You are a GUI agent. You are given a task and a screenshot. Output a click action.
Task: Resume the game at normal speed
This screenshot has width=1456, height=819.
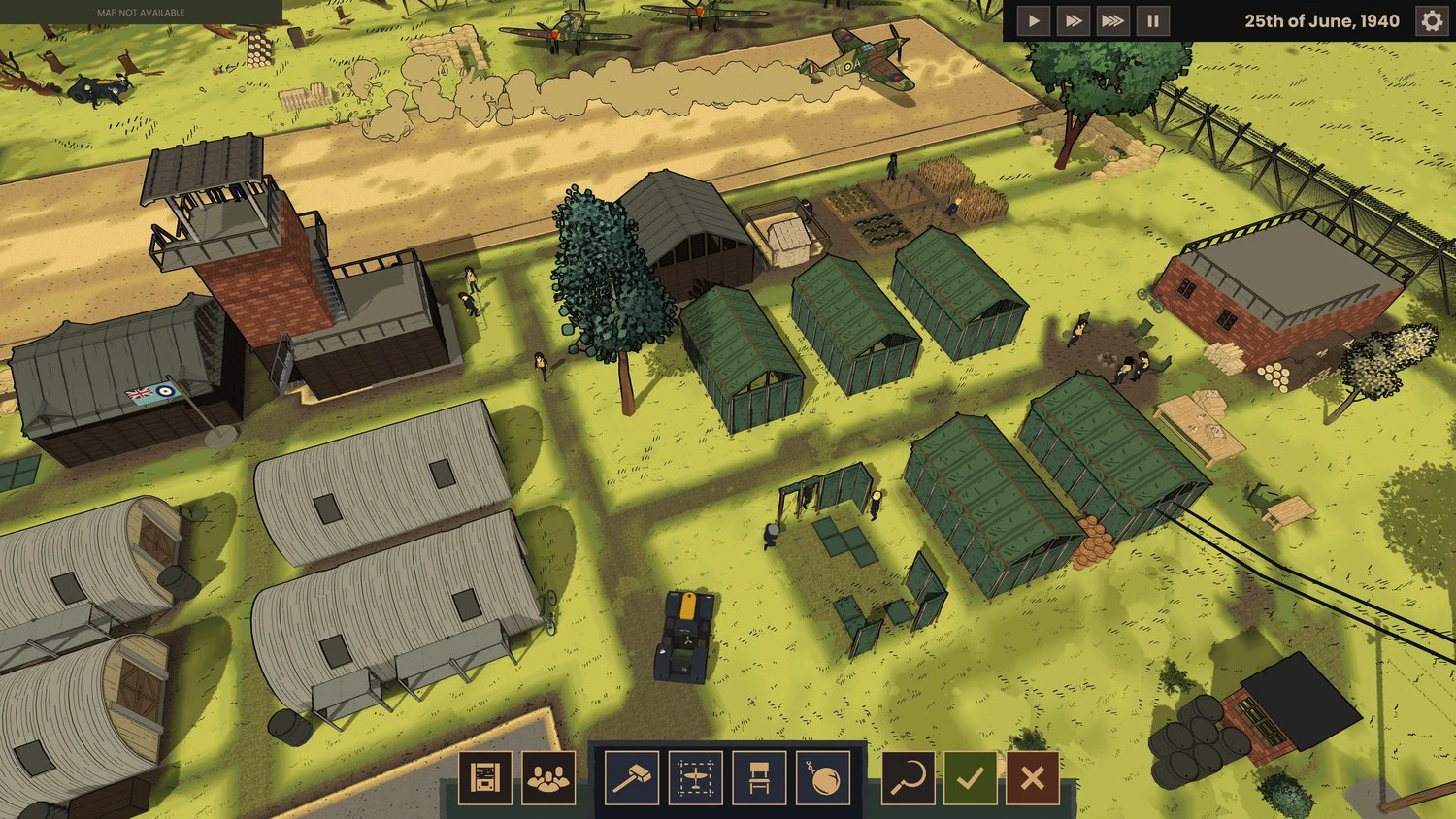pos(1033,18)
